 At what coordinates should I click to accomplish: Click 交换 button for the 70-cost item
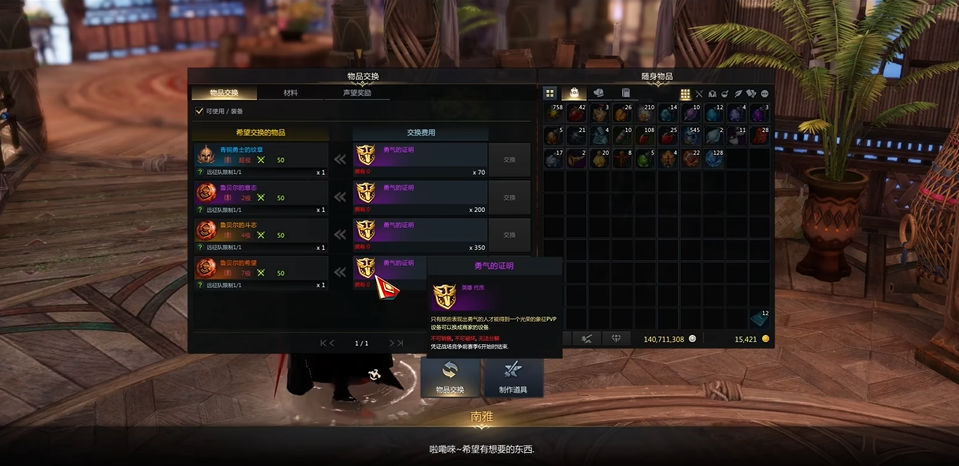[509, 159]
